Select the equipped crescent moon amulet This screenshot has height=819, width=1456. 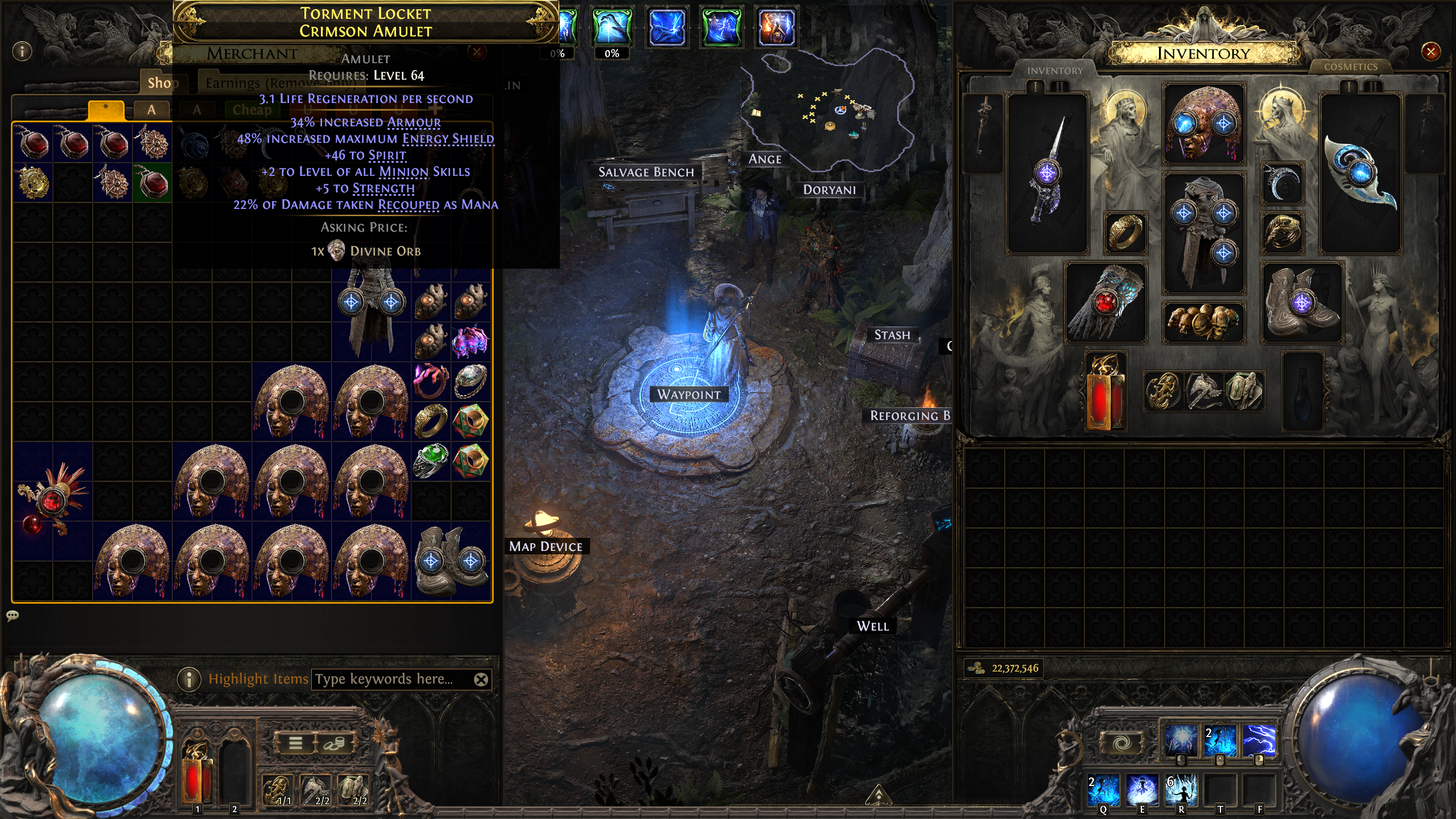click(x=1282, y=183)
